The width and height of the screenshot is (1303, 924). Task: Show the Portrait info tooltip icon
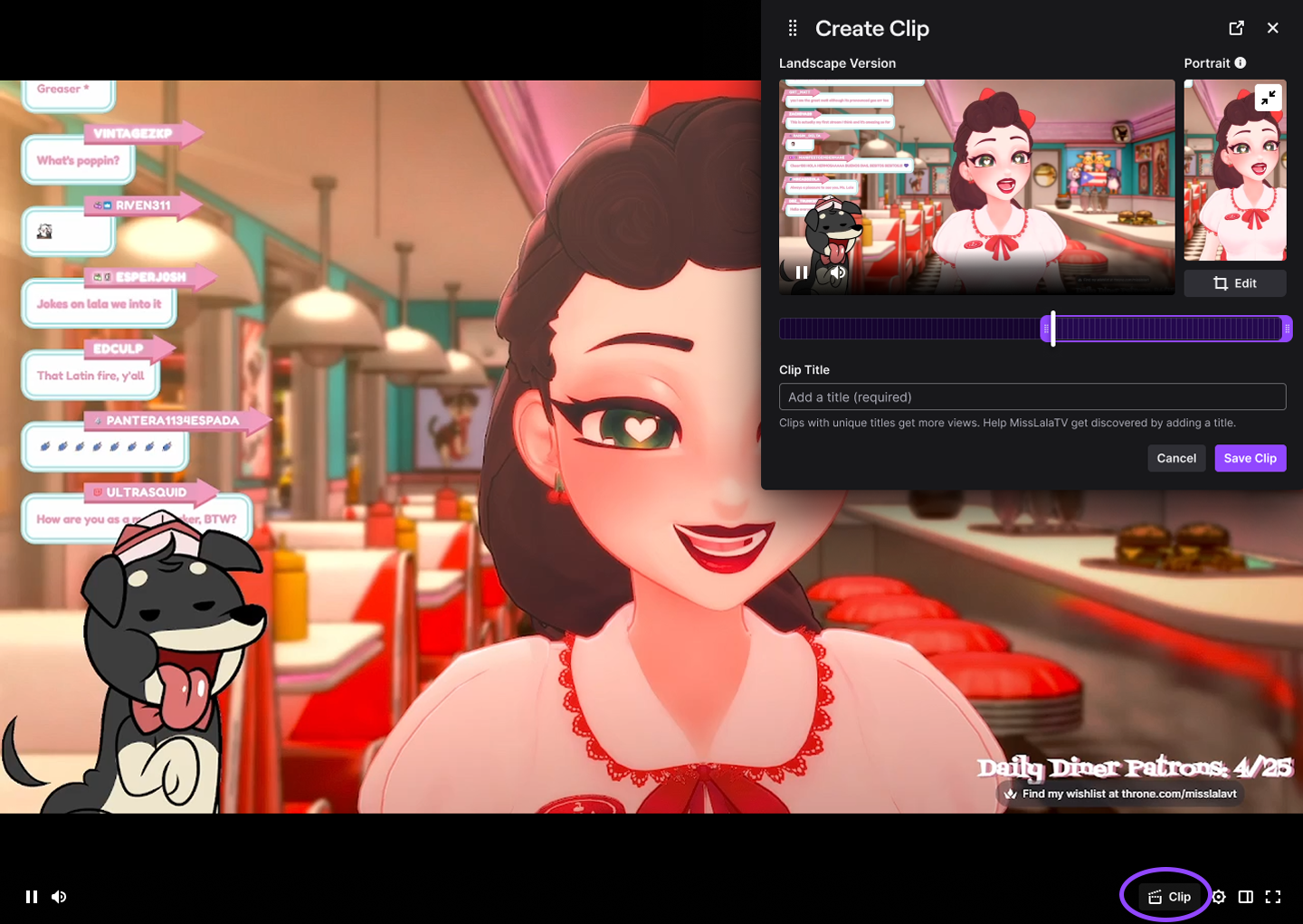click(1241, 62)
